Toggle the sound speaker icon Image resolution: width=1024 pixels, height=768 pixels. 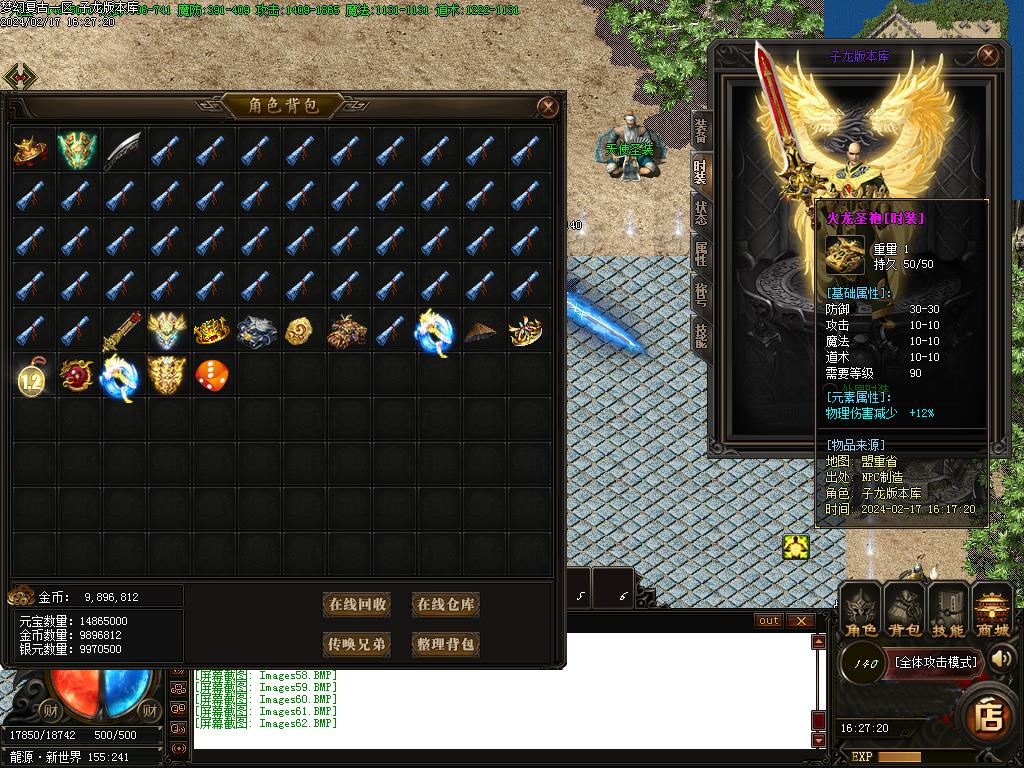[1001, 658]
